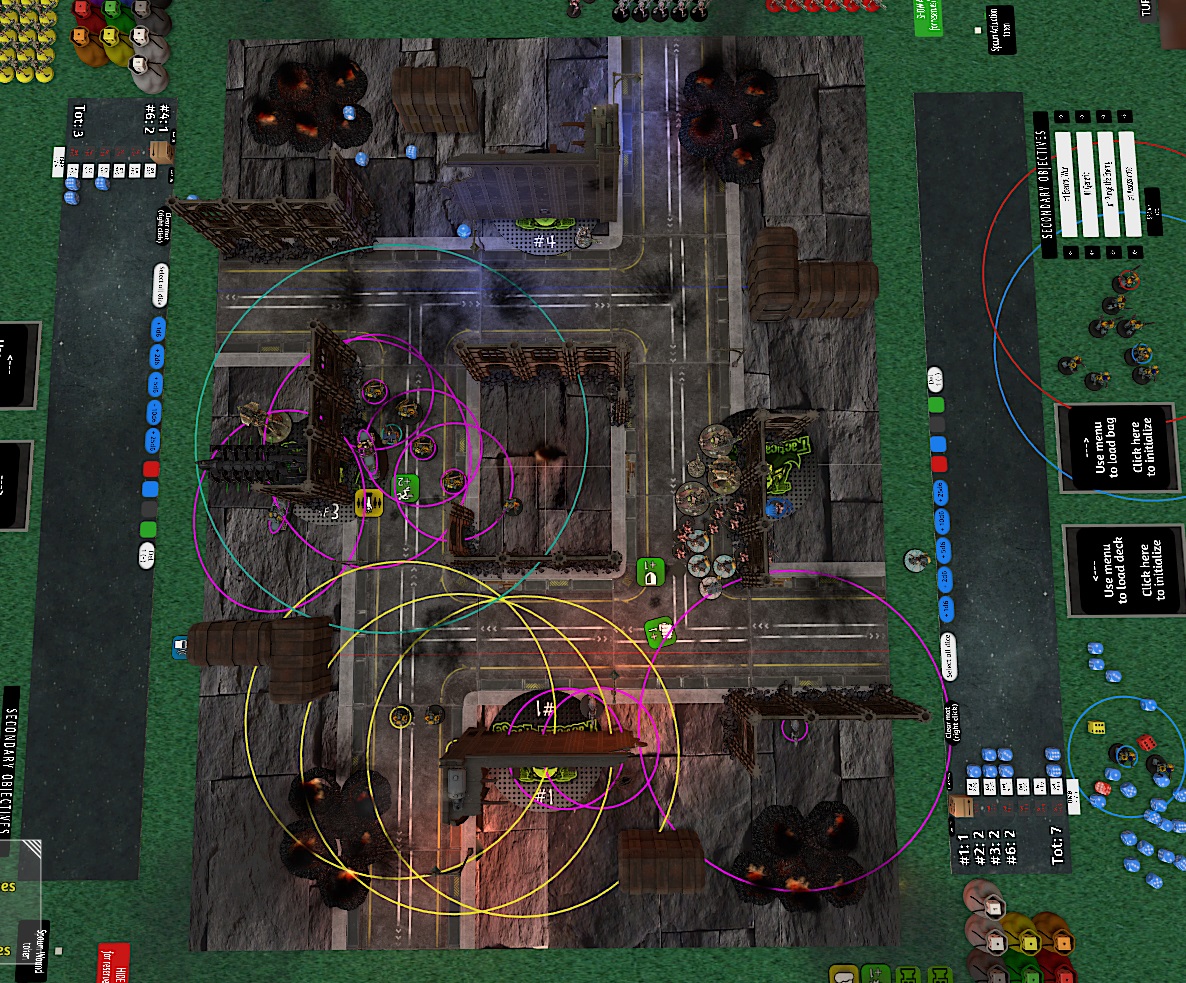Add 5d6 on the Tot: 3 dice mat
Viewport: 1186px width, 983px height.
click(x=155, y=384)
